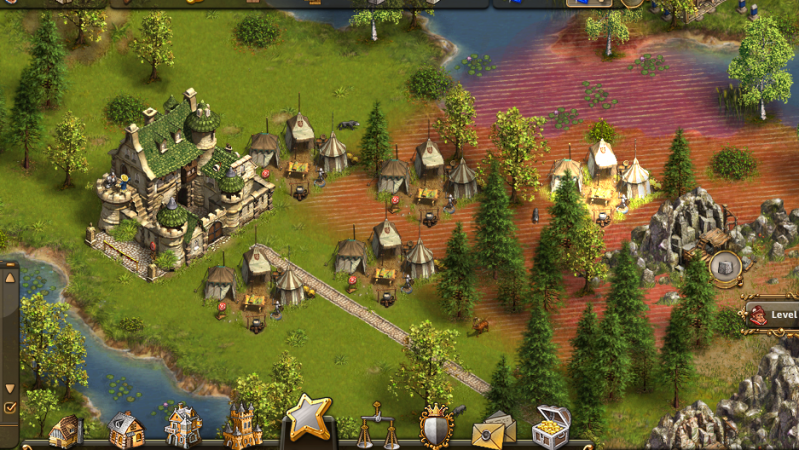Open the treasure chest shop
Image resolution: width=799 pixels, height=450 pixels.
tap(550, 426)
